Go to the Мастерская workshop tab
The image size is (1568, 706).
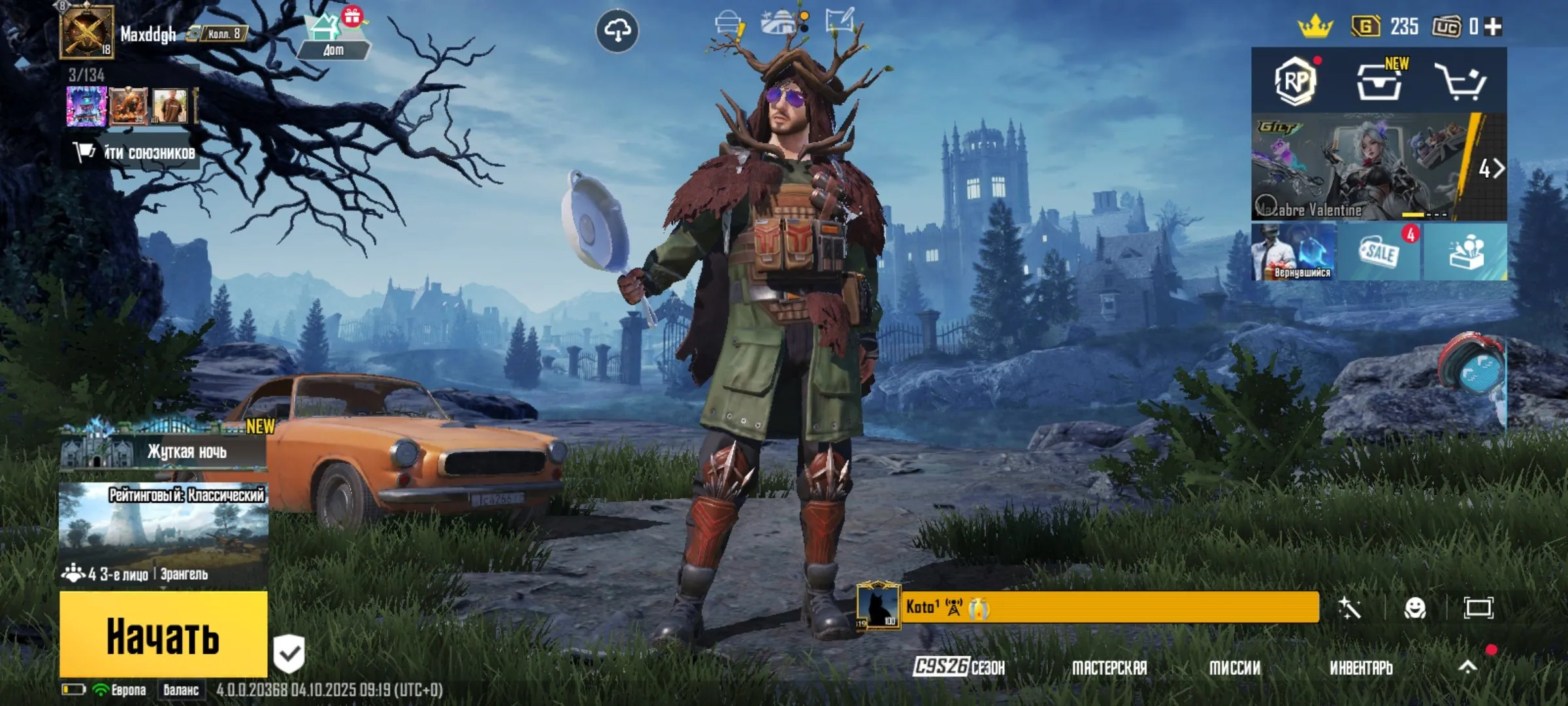click(x=1109, y=667)
